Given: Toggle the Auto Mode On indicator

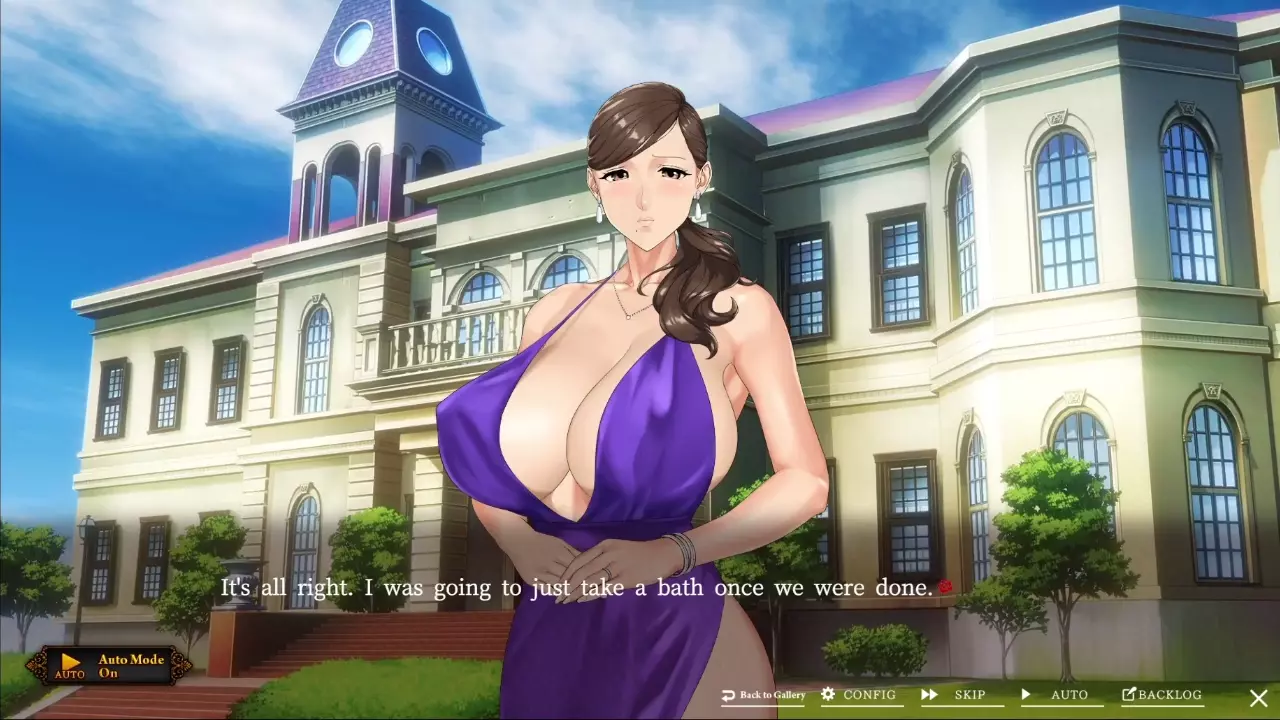Looking at the screenshot, I should [x=109, y=666].
